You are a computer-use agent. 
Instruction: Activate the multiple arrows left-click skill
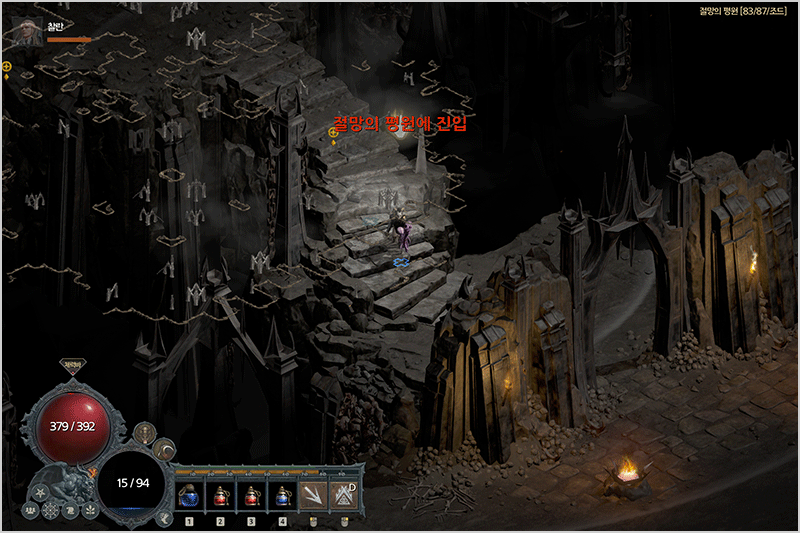coord(315,494)
